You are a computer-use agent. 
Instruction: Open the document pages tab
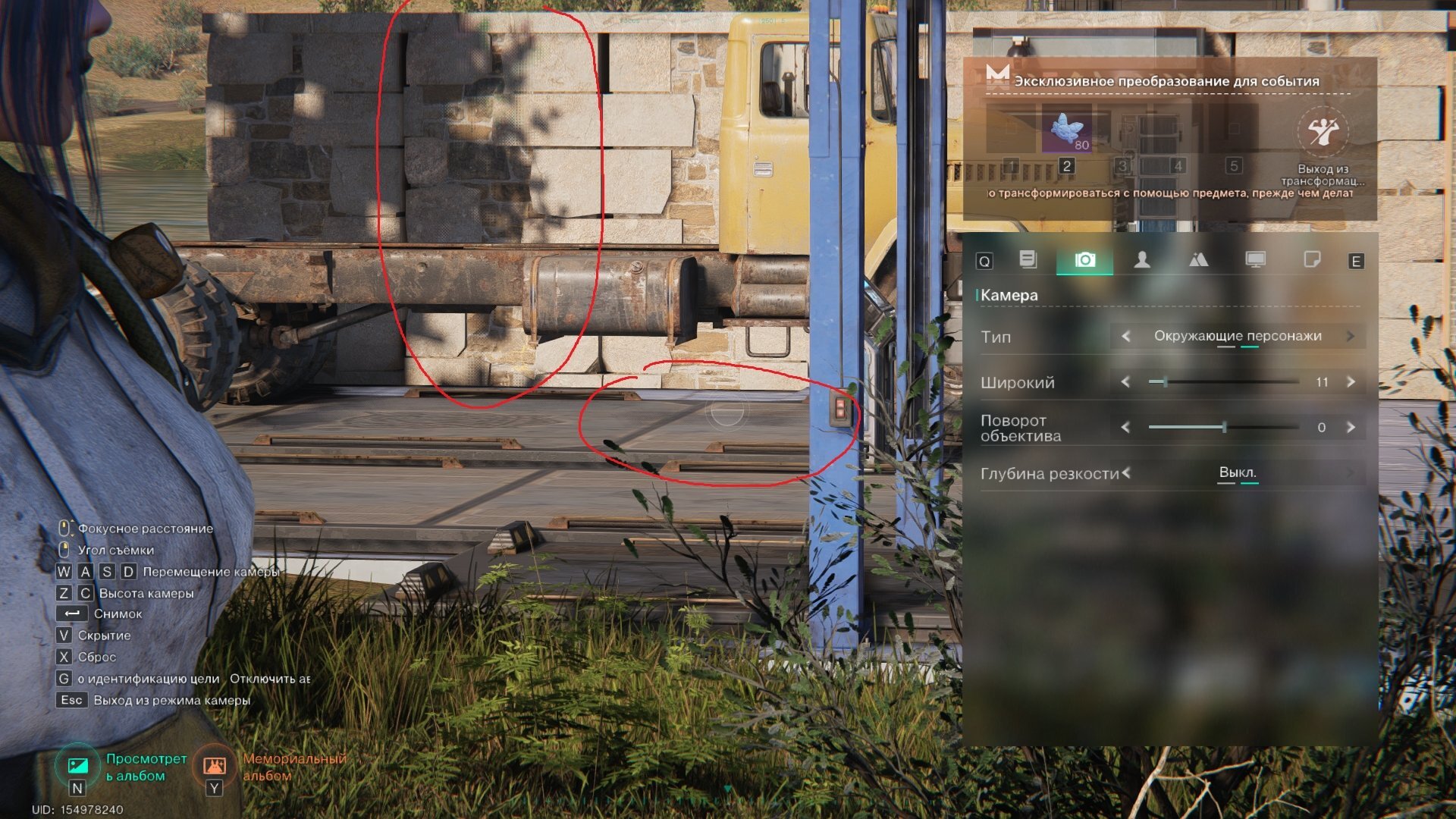[1028, 260]
